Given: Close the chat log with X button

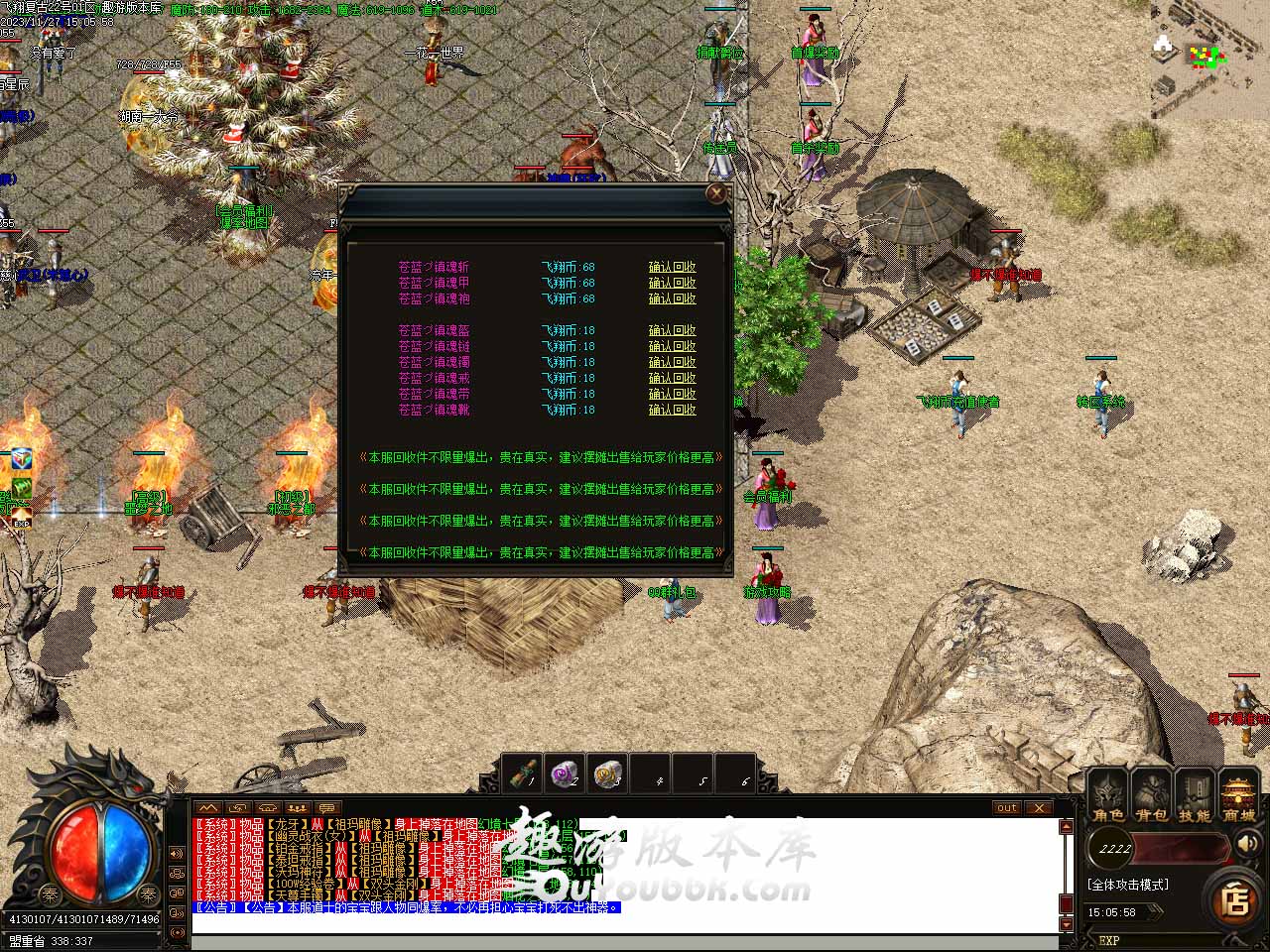Looking at the screenshot, I should [1039, 808].
